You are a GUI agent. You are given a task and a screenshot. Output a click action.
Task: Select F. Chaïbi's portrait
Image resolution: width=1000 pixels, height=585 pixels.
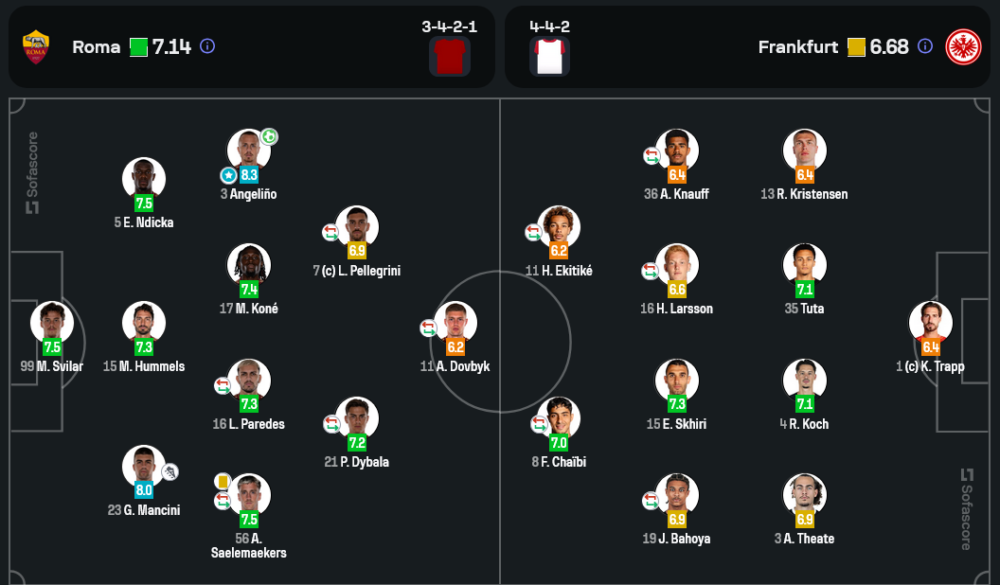(558, 418)
